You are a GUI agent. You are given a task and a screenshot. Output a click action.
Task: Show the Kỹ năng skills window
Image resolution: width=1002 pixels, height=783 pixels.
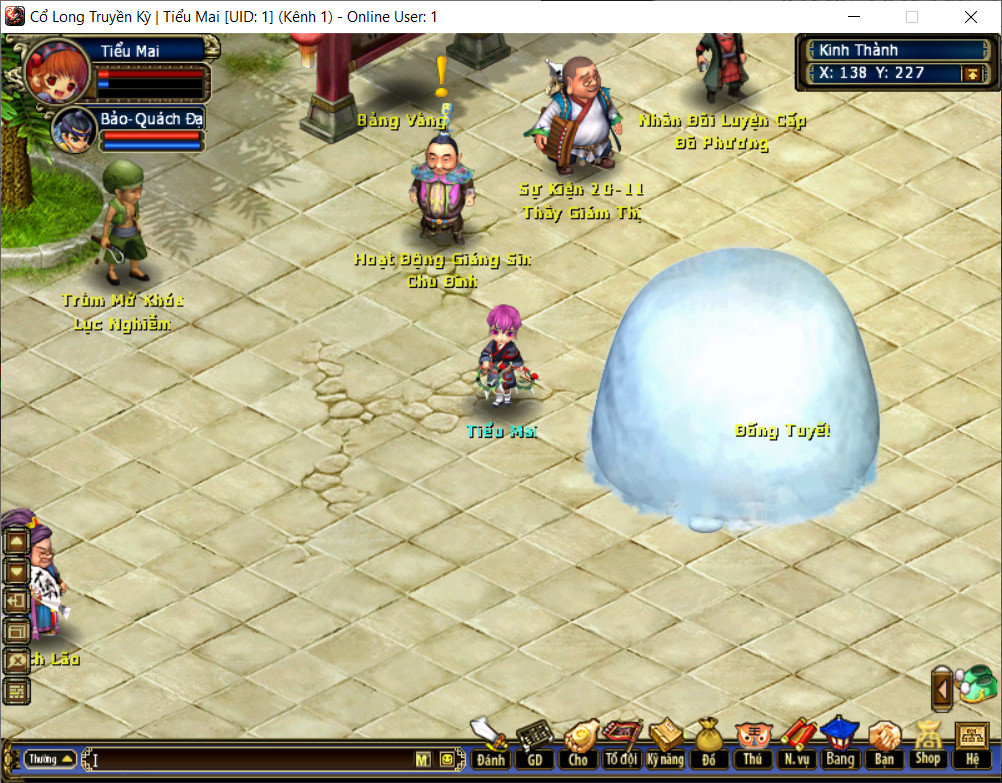tap(665, 745)
